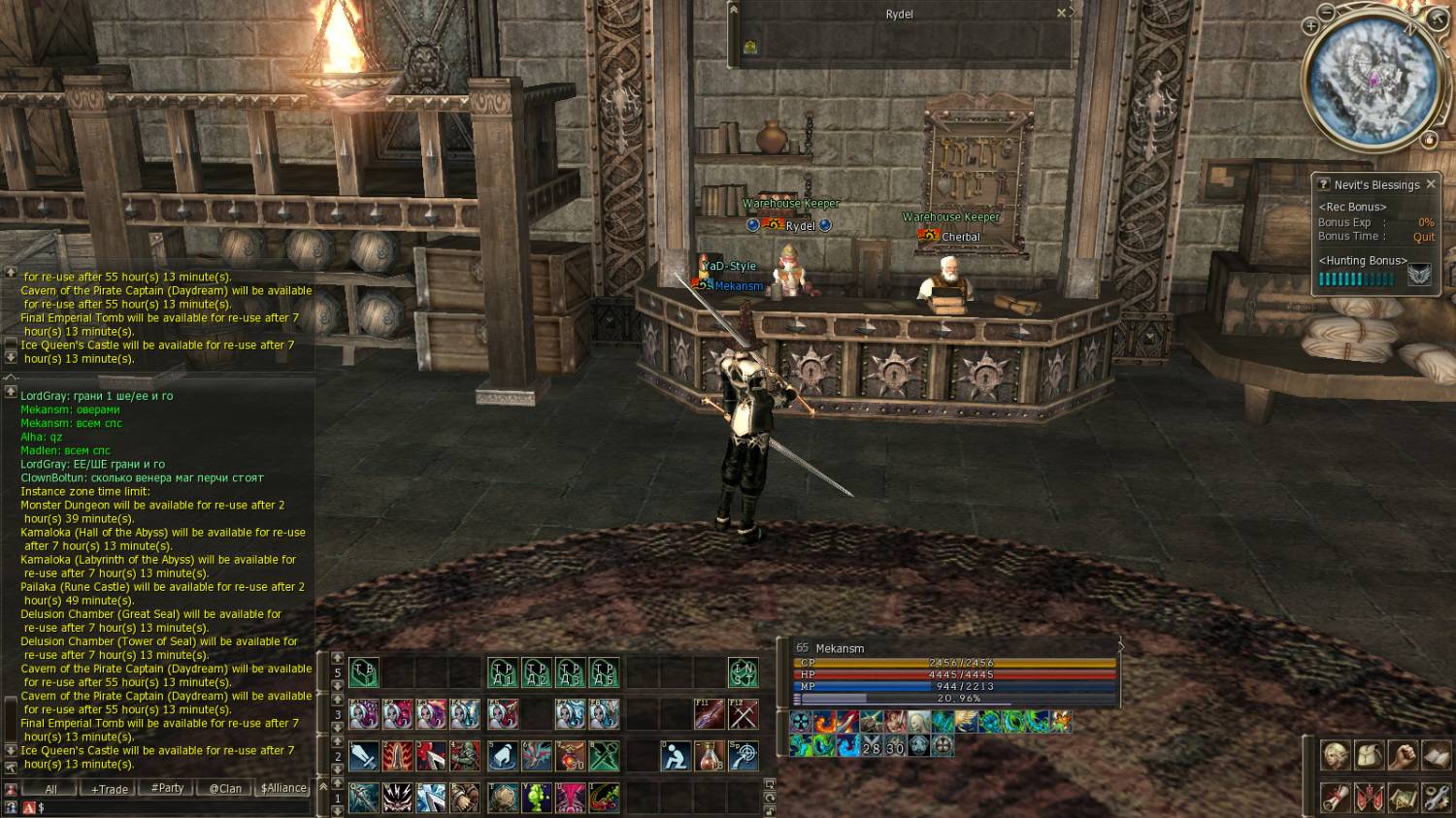Open the actions fist icon

pyautogui.click(x=1403, y=755)
